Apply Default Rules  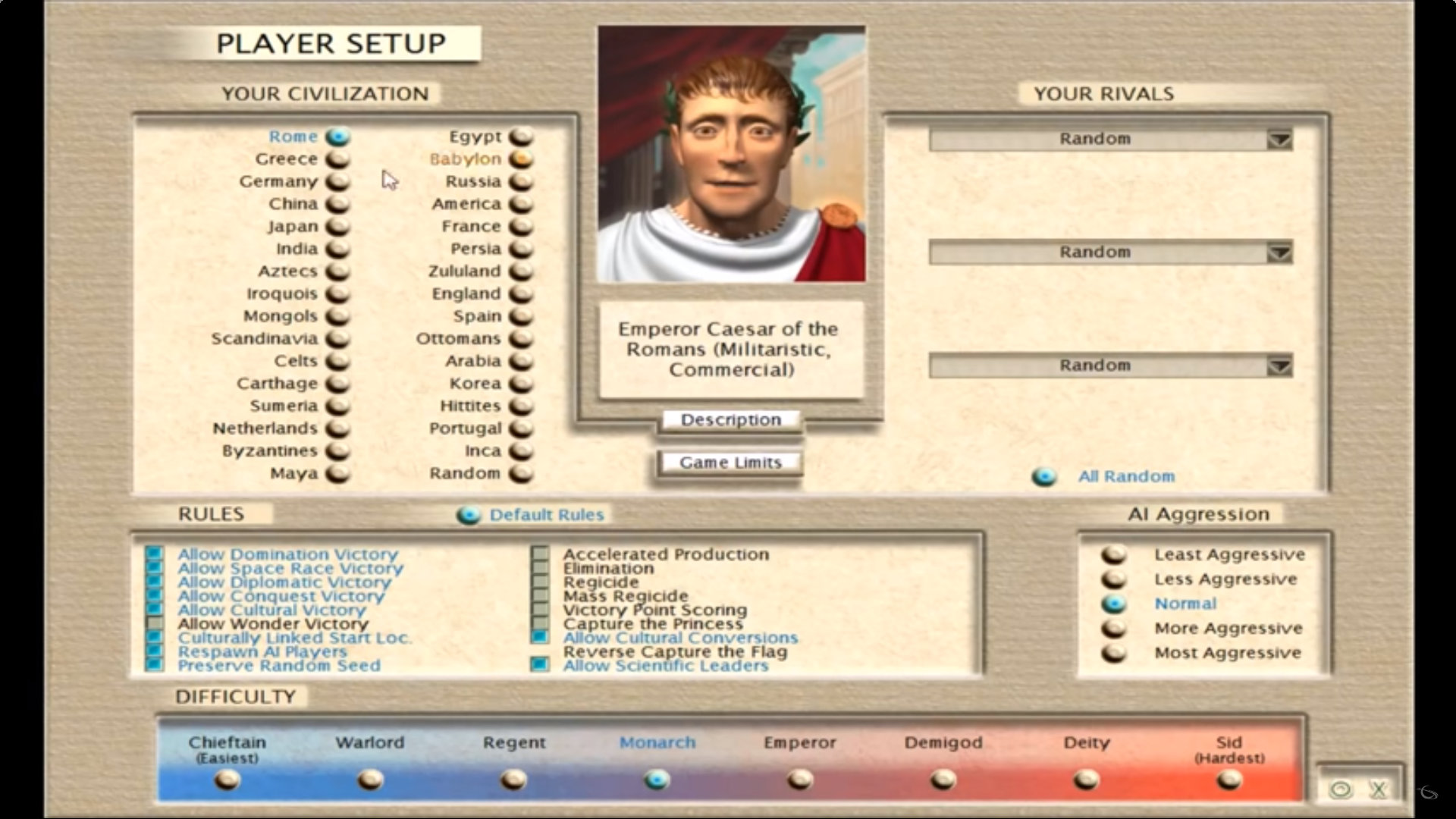(469, 516)
